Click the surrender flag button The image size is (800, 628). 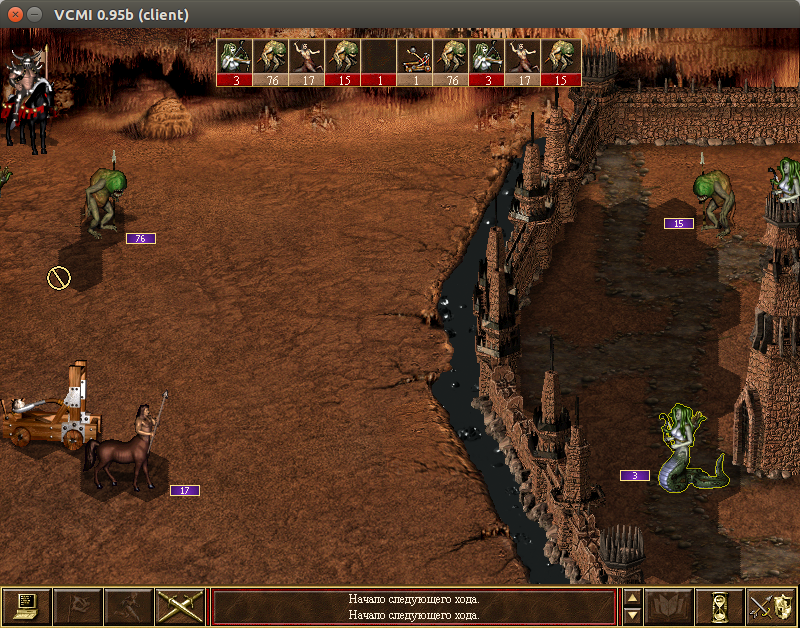pyautogui.click(x=78, y=606)
